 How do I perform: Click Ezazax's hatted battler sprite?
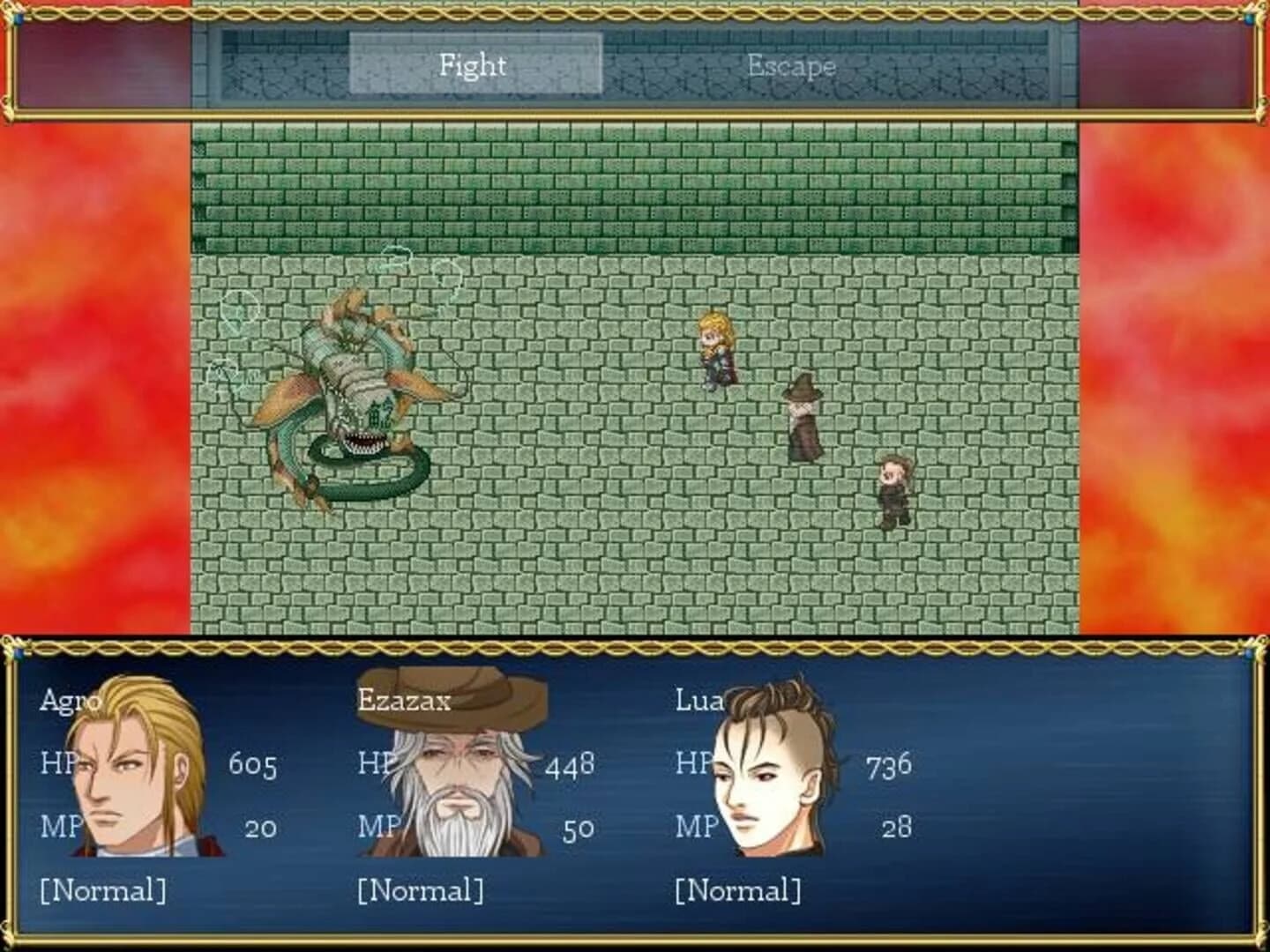click(803, 414)
